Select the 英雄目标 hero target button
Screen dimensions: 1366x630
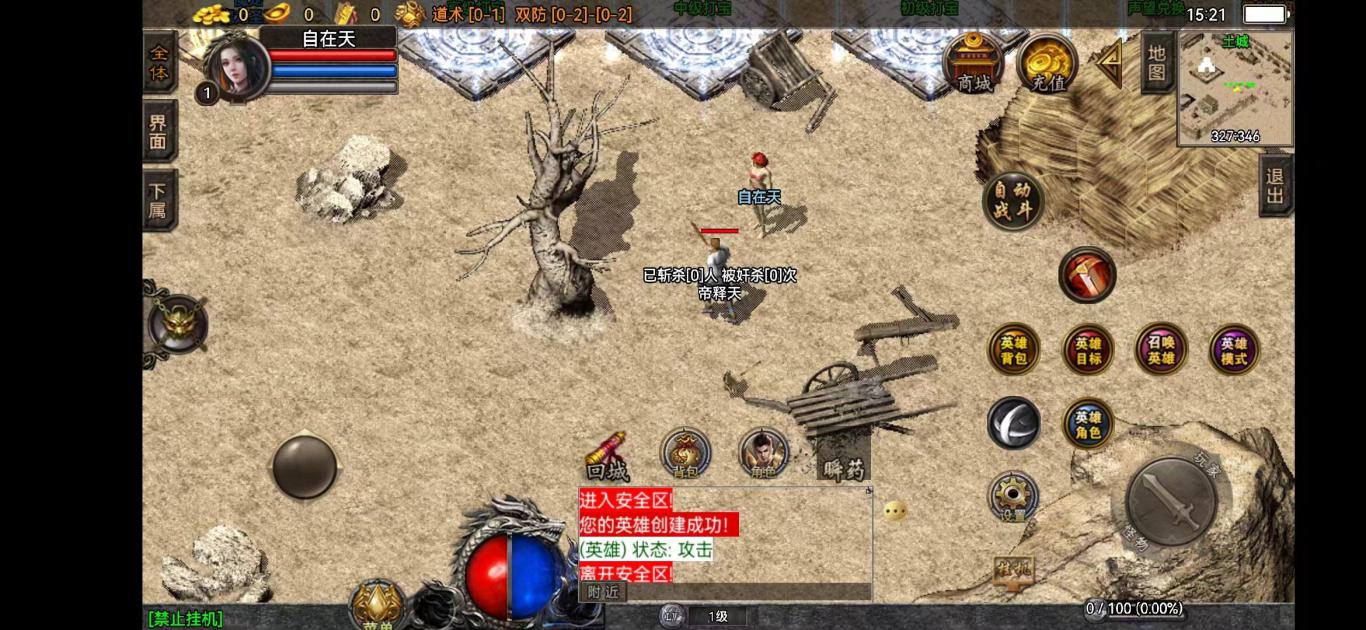coord(1088,350)
